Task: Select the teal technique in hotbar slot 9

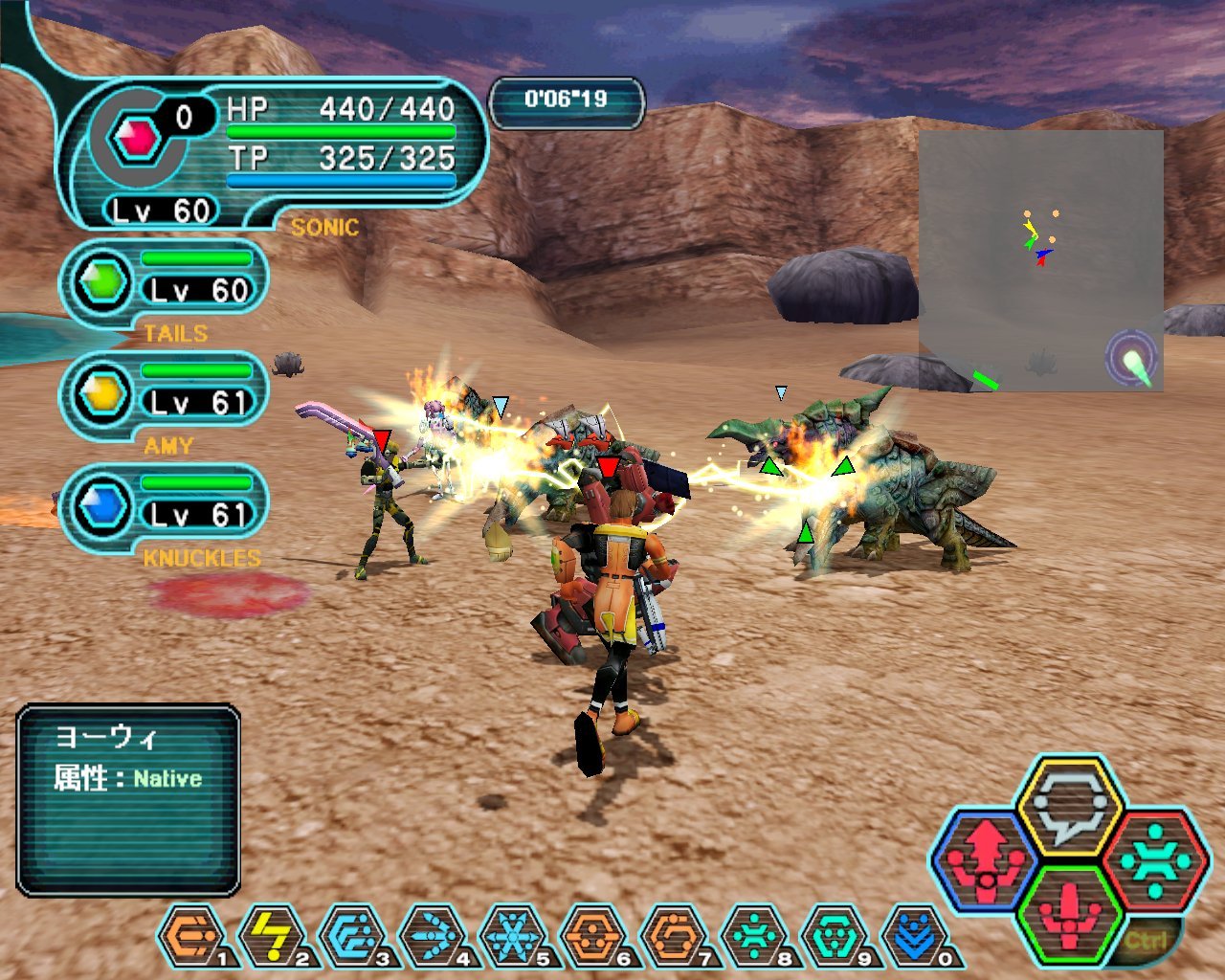Action: pos(834,936)
